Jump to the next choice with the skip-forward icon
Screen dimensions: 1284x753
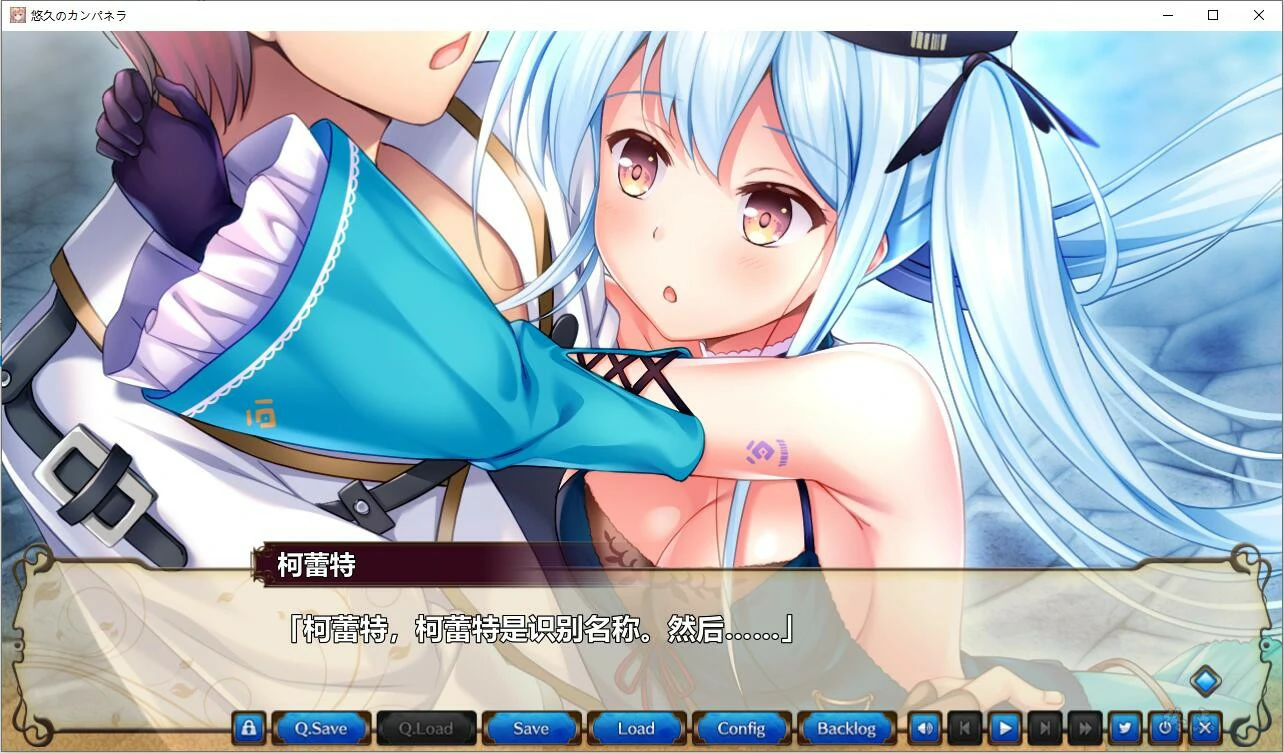coord(1043,727)
